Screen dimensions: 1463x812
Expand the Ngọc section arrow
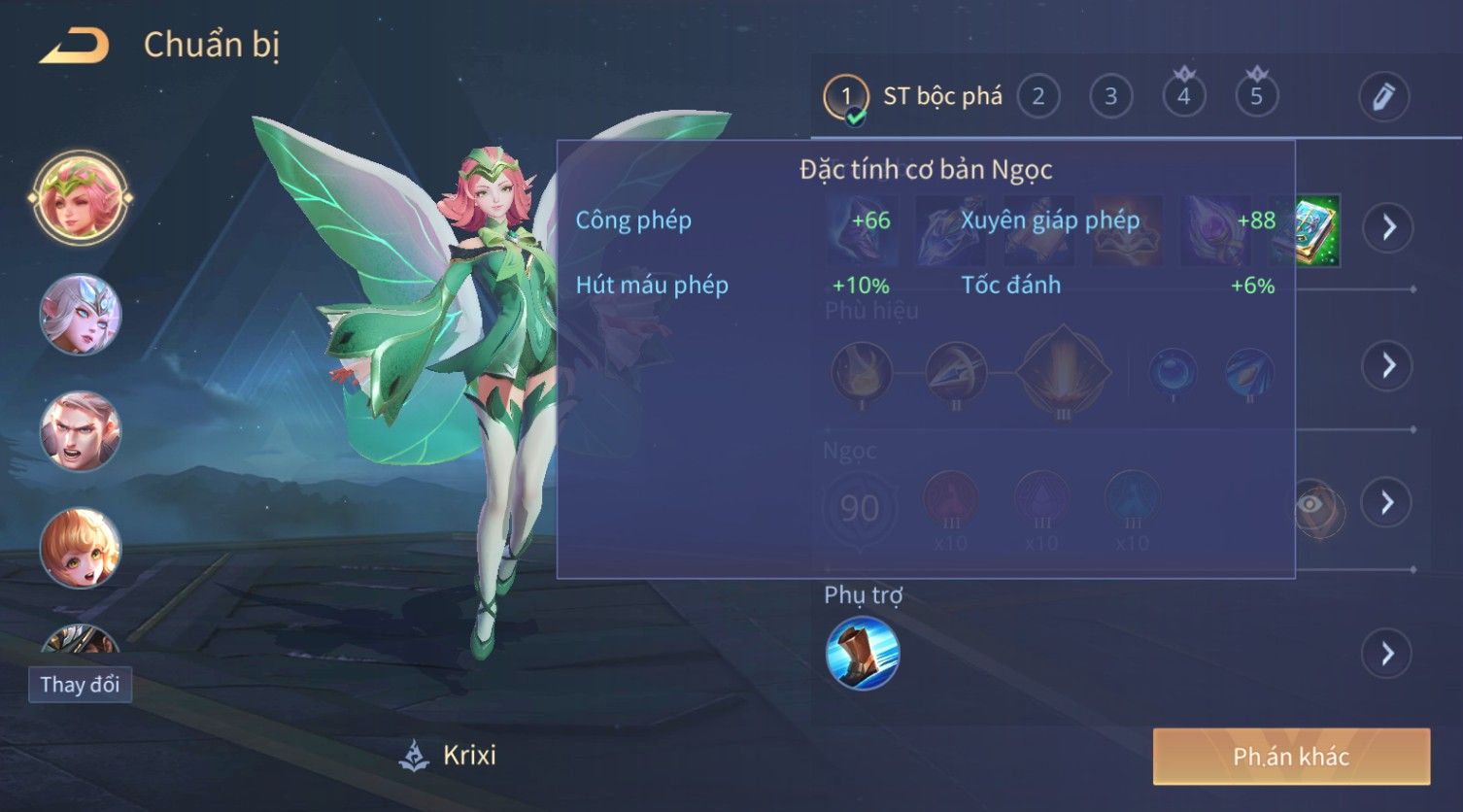click(x=1387, y=502)
